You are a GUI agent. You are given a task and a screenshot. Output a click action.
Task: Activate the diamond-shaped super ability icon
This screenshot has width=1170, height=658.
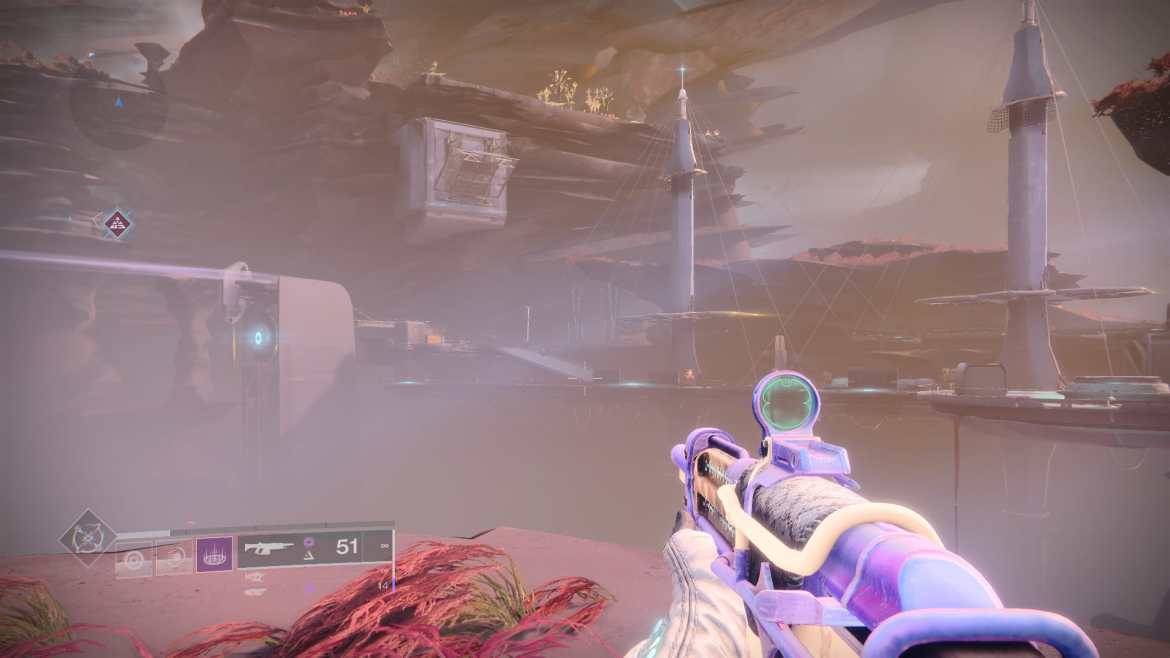coord(87,537)
